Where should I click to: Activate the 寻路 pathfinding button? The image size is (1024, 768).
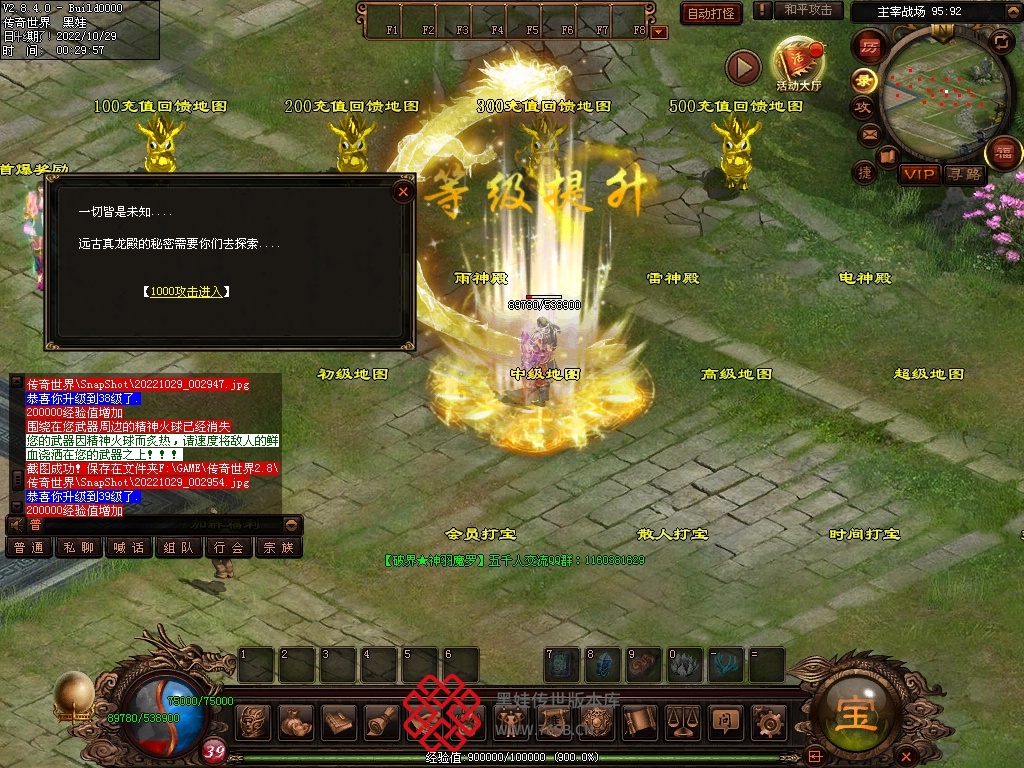point(965,174)
